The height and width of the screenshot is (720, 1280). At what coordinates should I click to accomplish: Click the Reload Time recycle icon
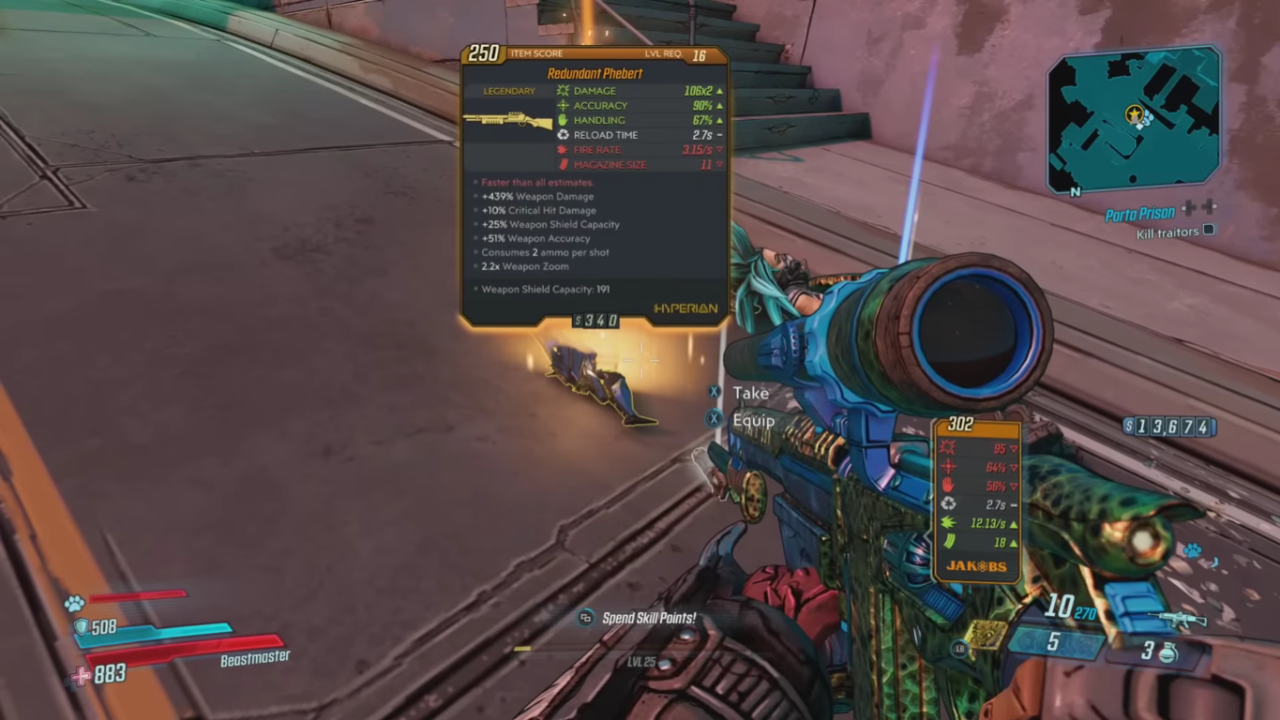(563, 134)
